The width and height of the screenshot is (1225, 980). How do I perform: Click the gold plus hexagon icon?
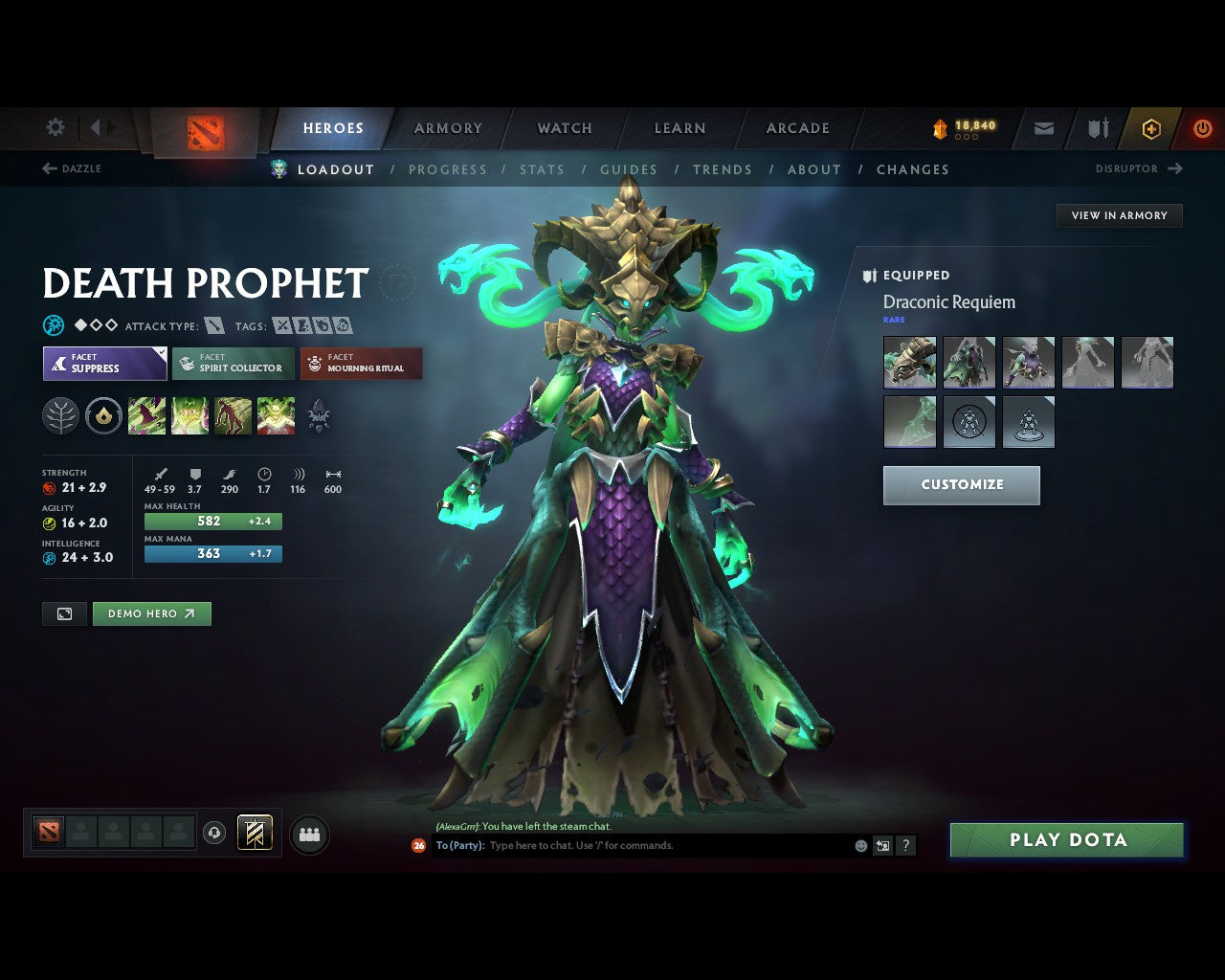pyautogui.click(x=1151, y=127)
